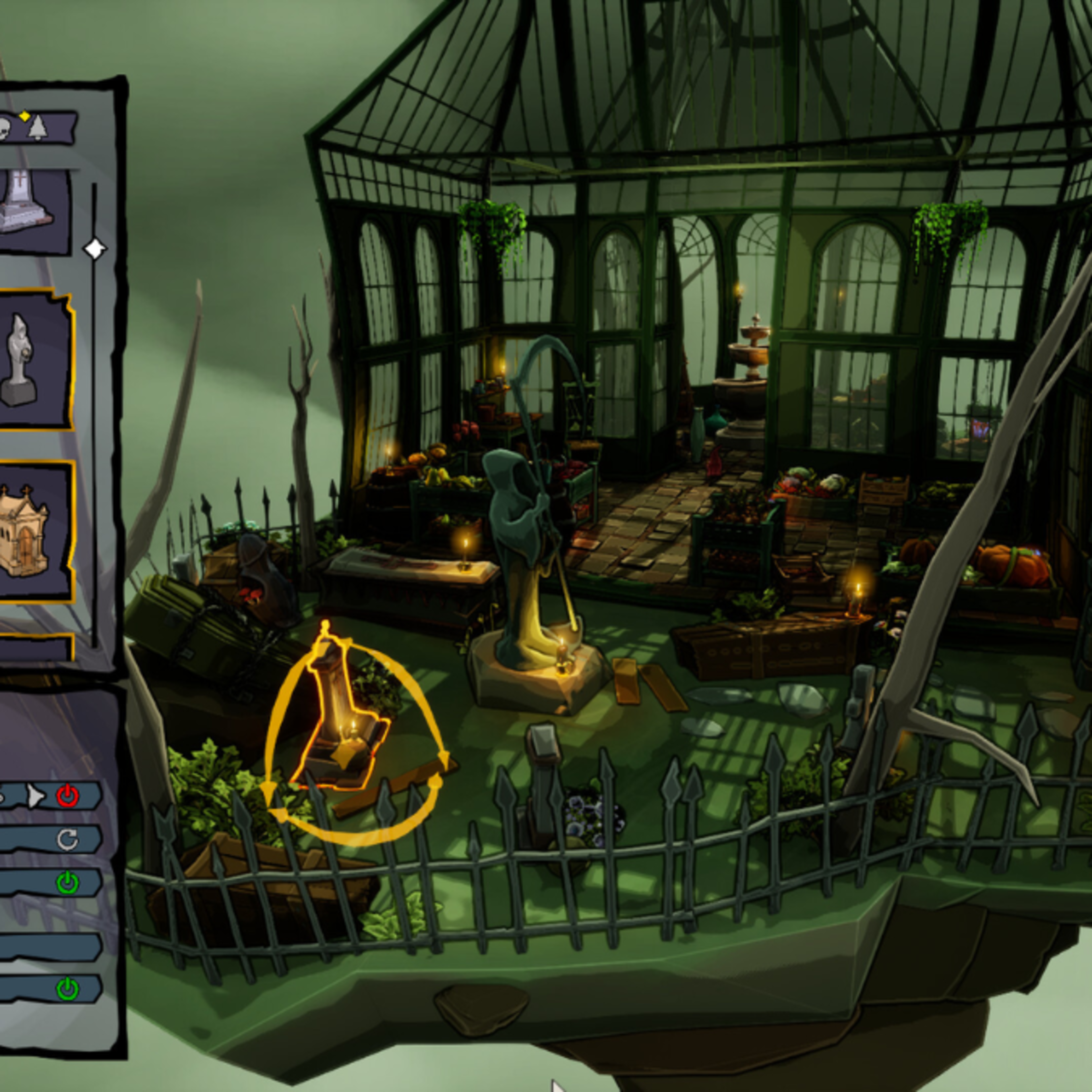This screenshot has height=1092, width=1092.
Task: Click the white arrow beside the red power icon
Action: [35, 796]
